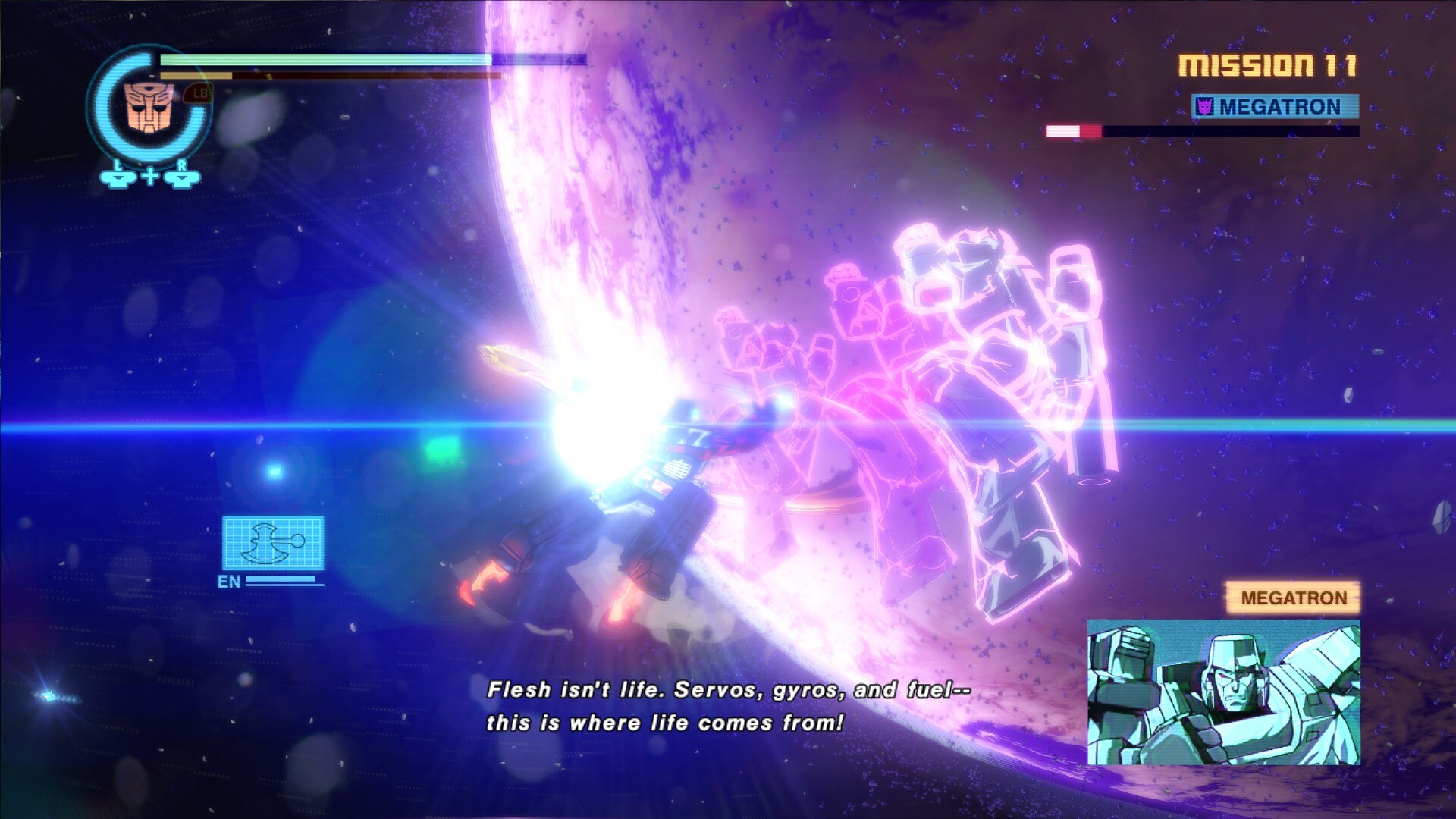Select the axe weapon blueprint icon
This screenshot has height=819, width=1456.
tap(273, 542)
